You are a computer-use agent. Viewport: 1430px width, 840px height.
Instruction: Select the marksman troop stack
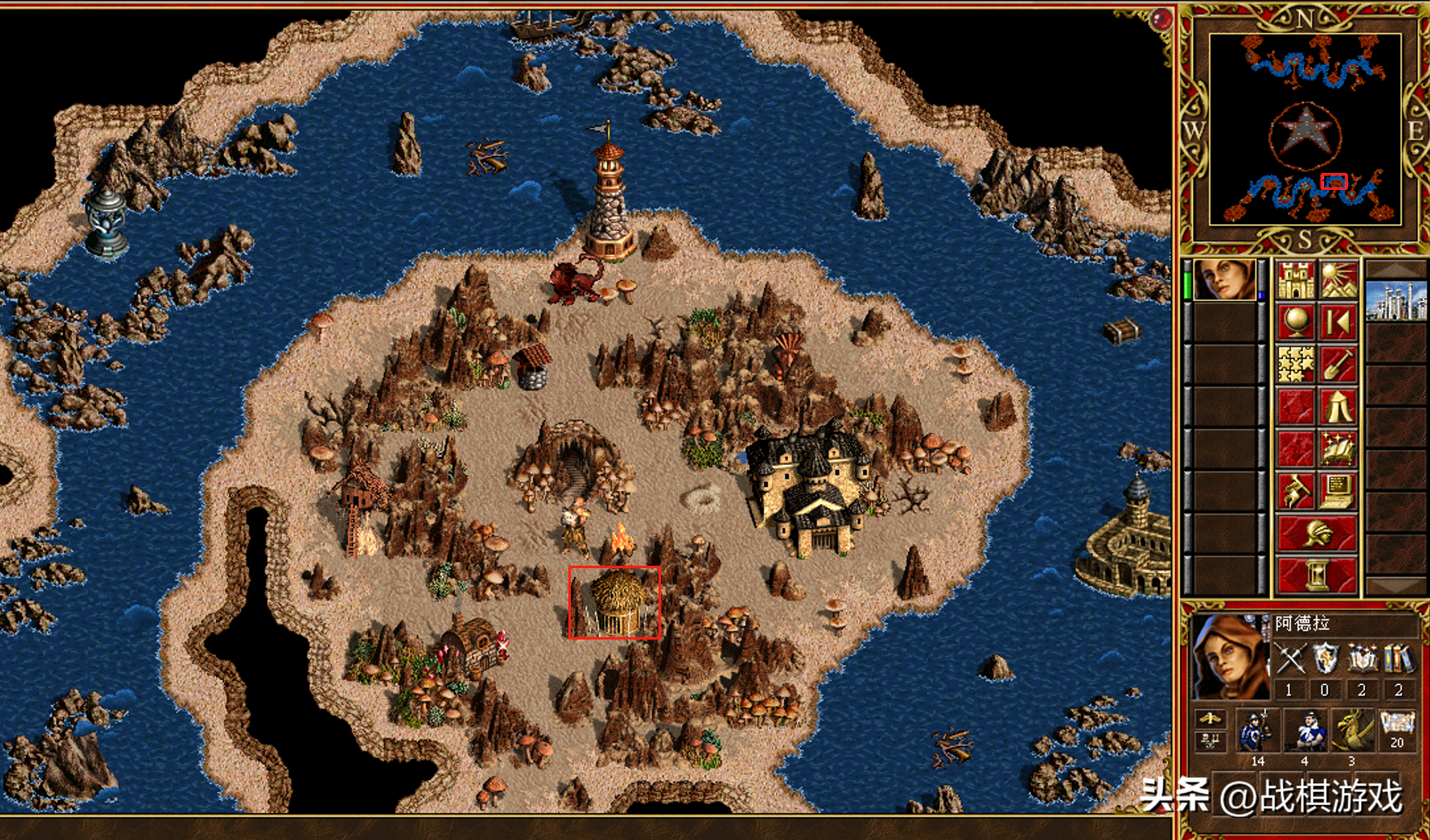(1304, 732)
